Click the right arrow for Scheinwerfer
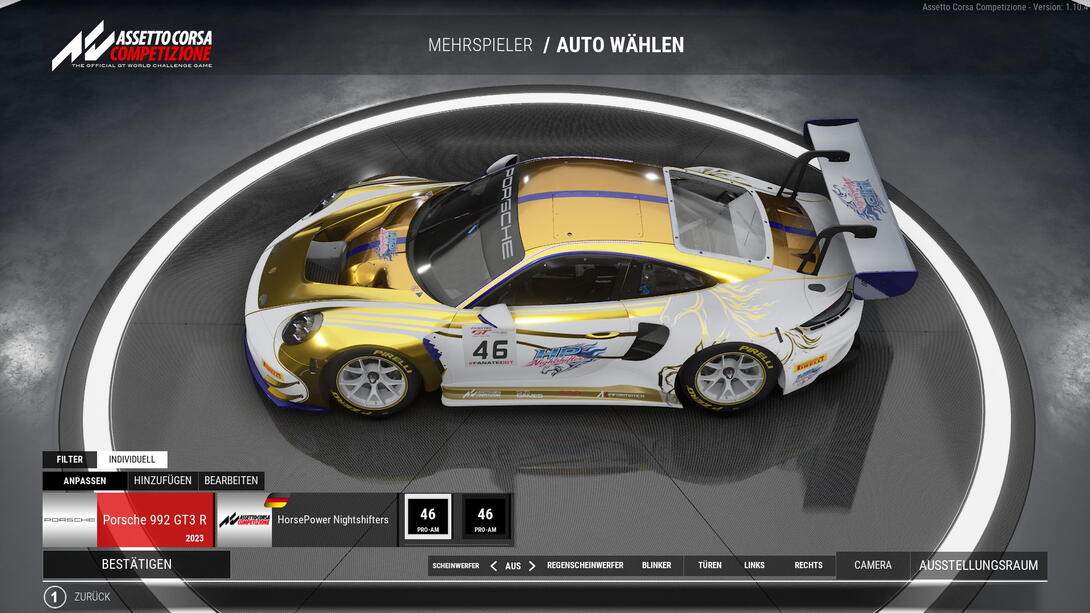This screenshot has width=1090, height=613. [532, 566]
